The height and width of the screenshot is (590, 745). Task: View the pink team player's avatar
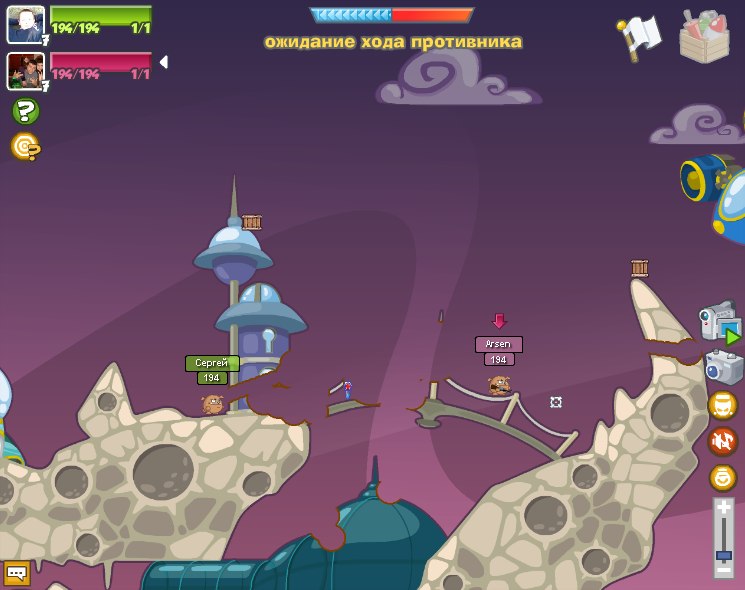pos(25,70)
